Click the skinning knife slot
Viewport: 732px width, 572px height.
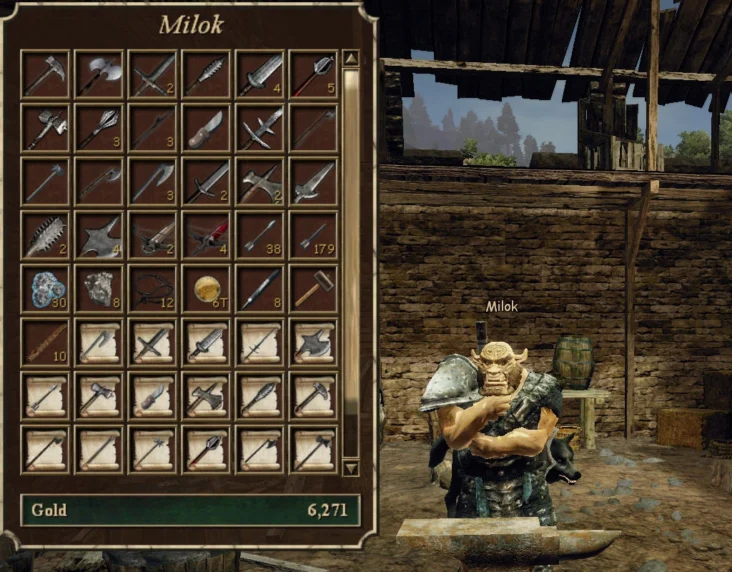[207, 129]
